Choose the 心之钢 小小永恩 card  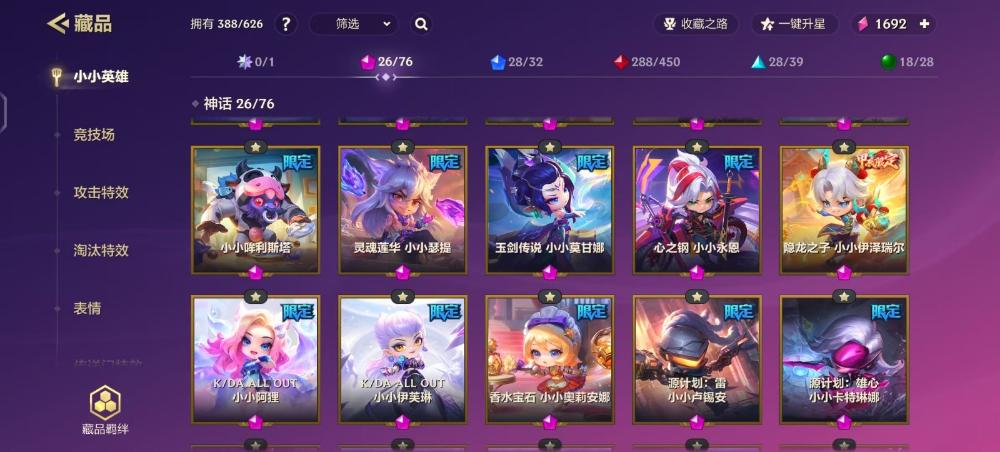[x=697, y=210]
